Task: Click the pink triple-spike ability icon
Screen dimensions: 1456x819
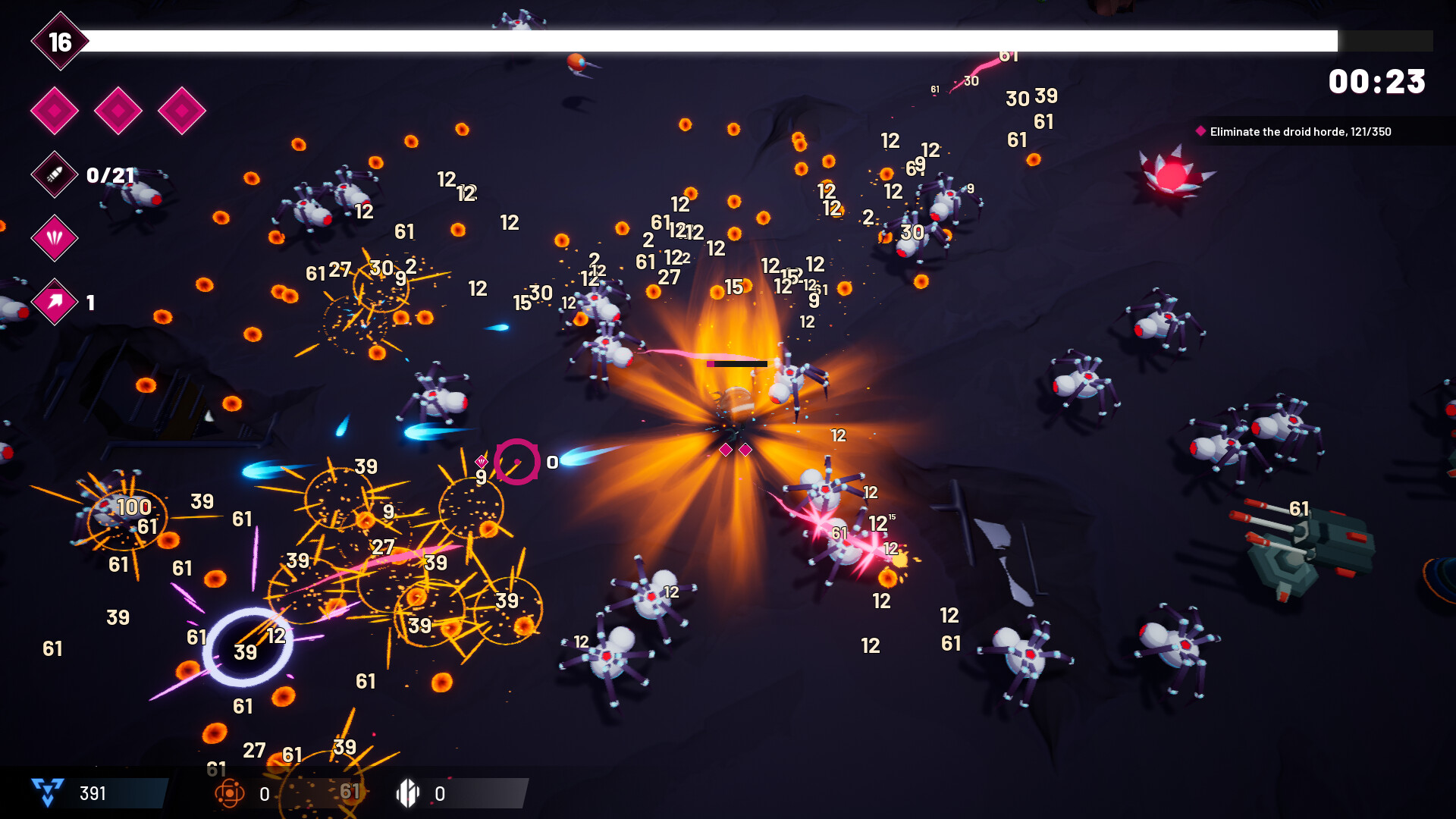Action: (53, 238)
